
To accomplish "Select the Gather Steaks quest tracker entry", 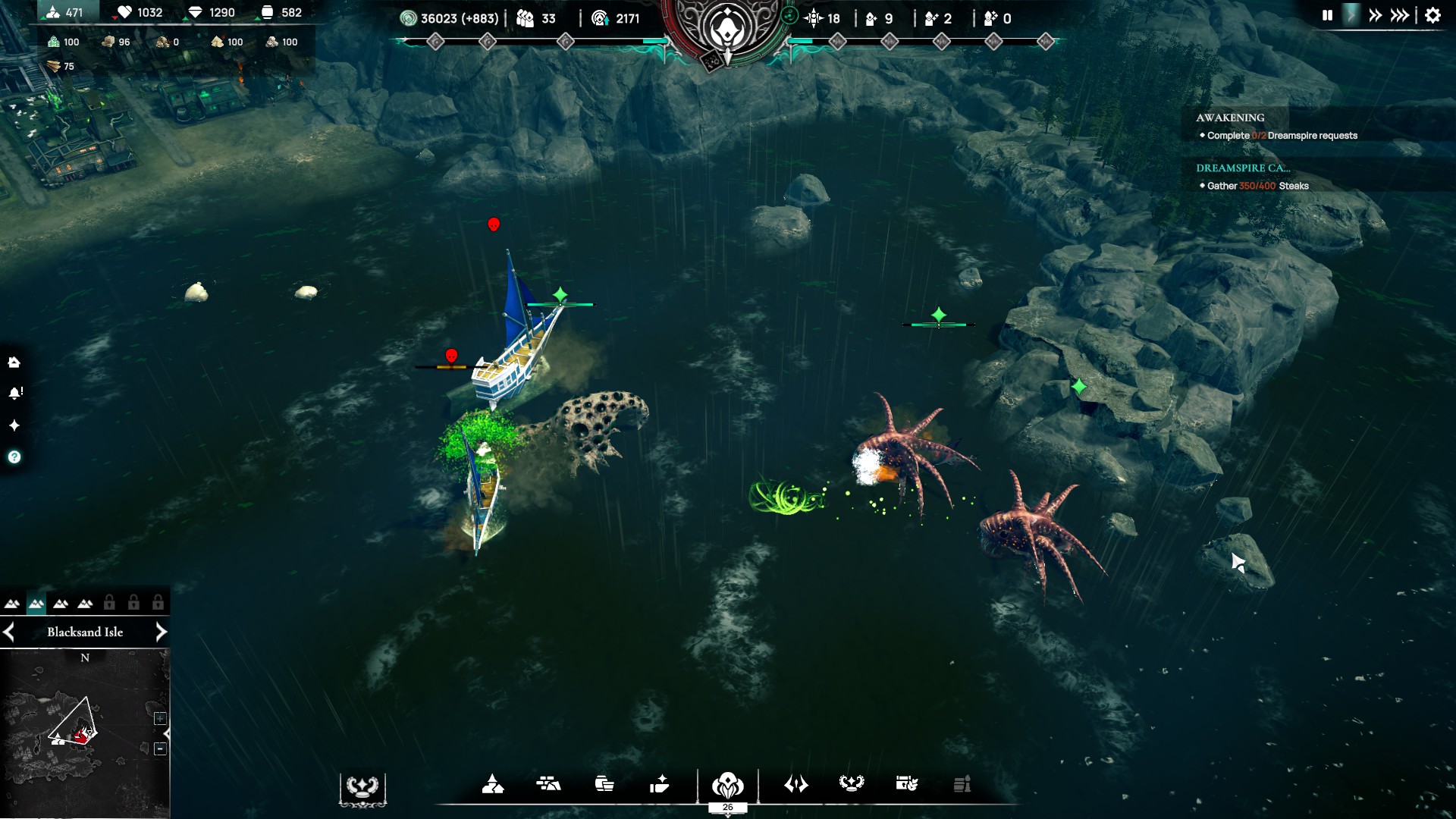I will (1257, 186).
